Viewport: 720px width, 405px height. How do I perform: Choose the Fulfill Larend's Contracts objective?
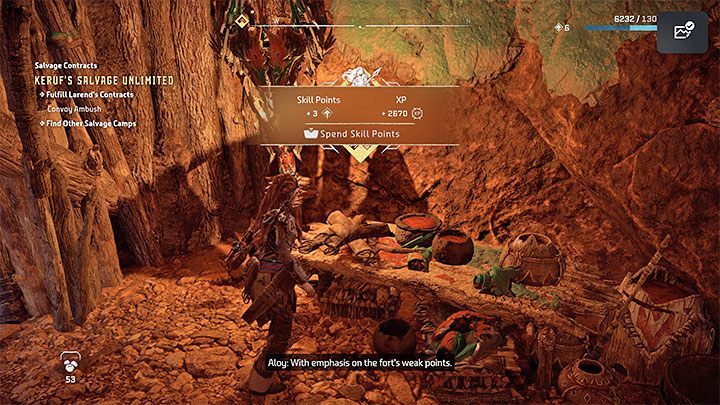tap(88, 93)
